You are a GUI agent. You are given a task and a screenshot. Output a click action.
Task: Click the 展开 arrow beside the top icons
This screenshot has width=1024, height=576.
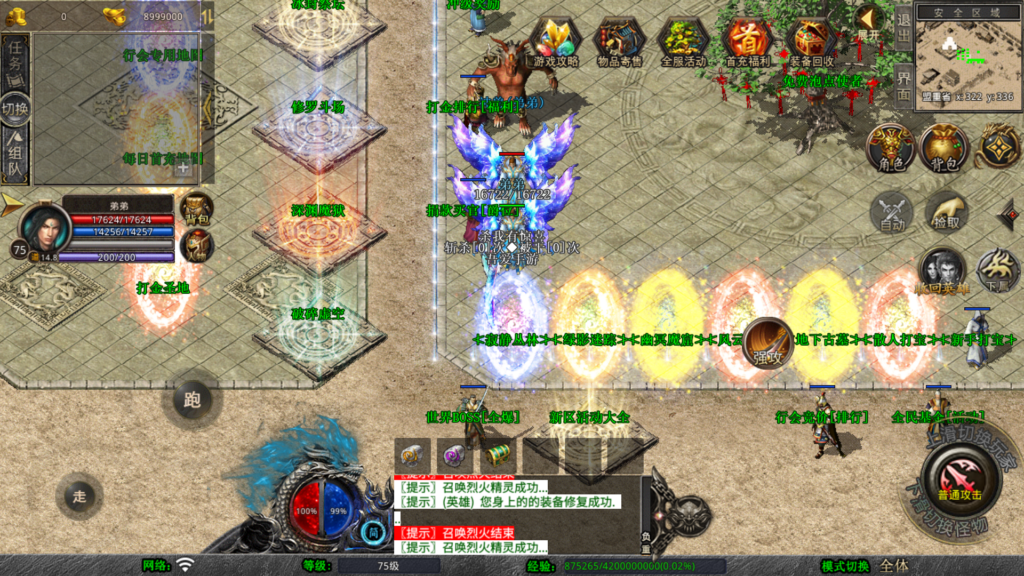point(868,22)
